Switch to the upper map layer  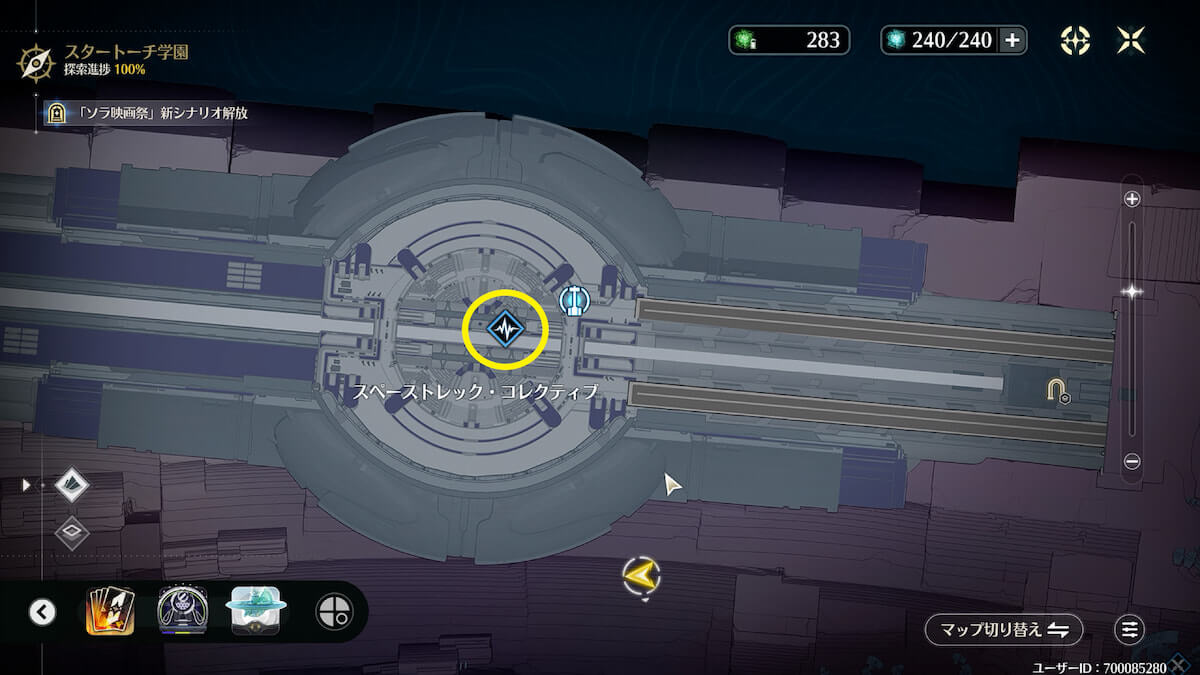coord(72,486)
